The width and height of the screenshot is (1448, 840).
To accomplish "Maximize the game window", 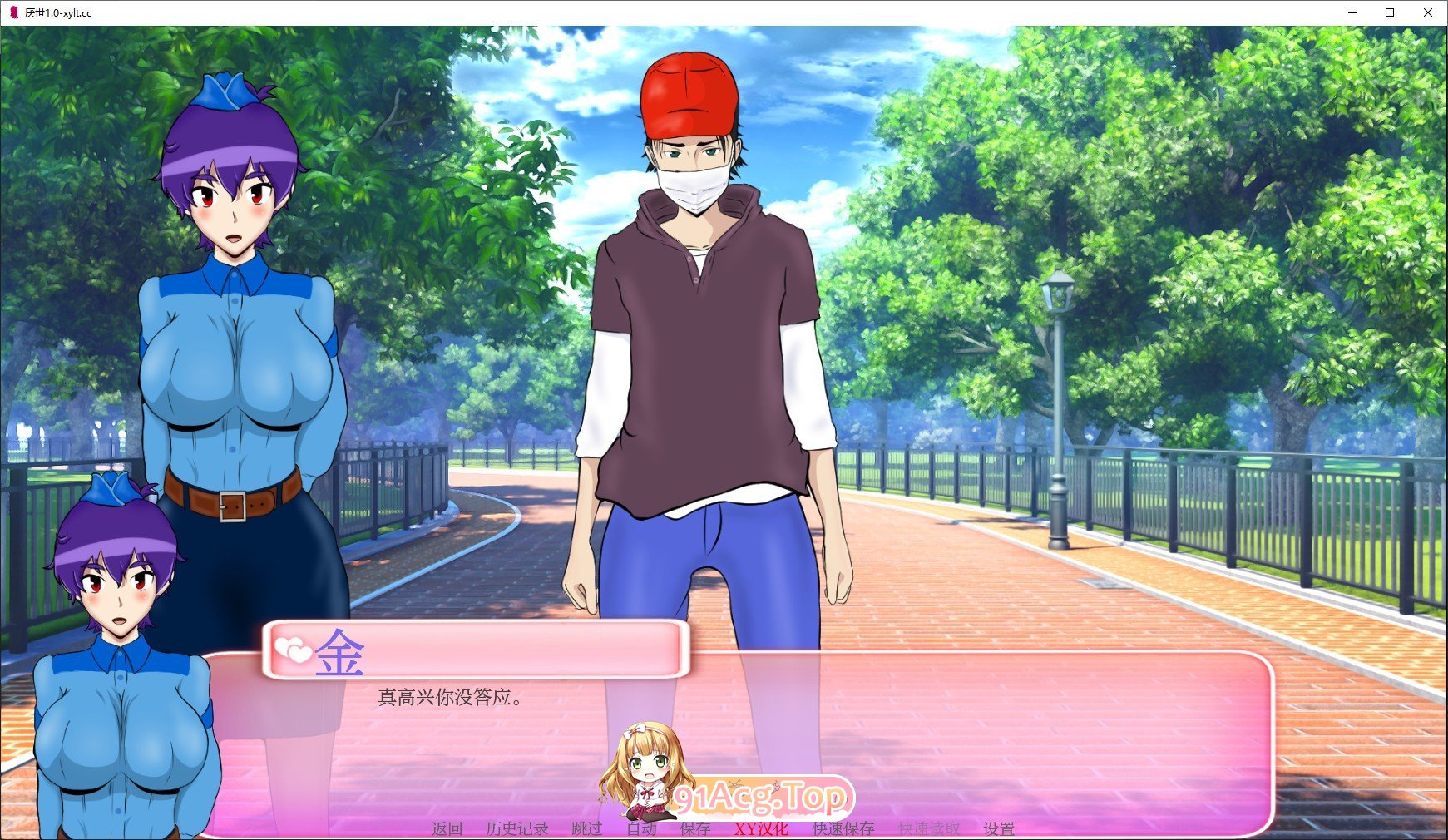I will (x=1389, y=12).
